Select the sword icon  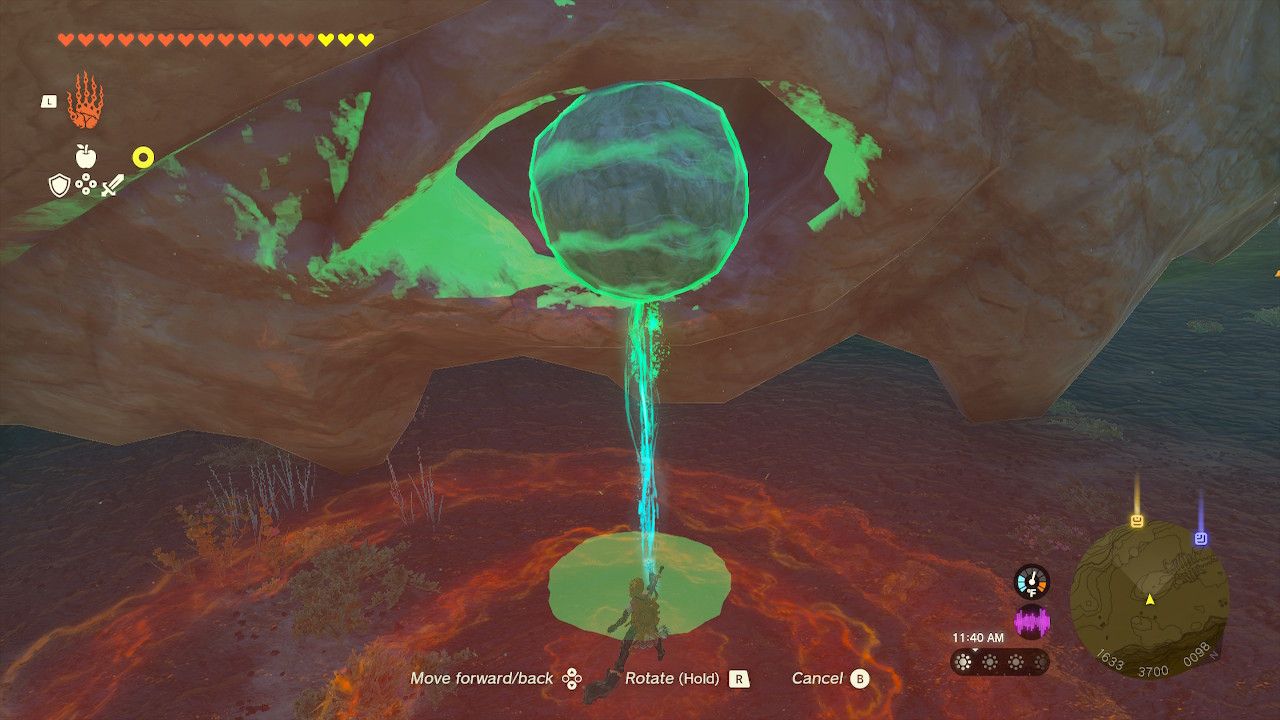111,184
